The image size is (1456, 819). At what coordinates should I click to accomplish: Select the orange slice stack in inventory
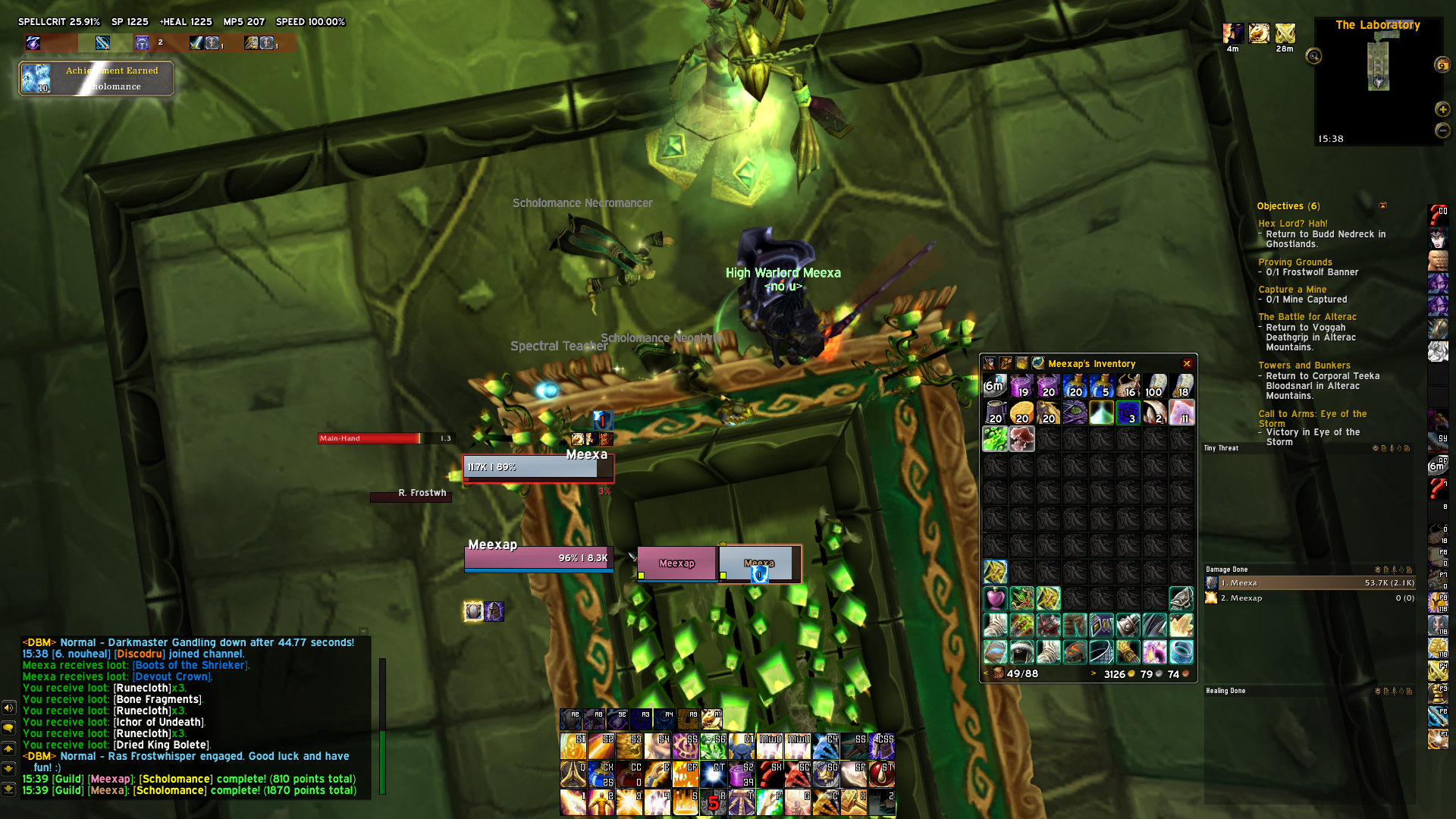(x=1021, y=413)
